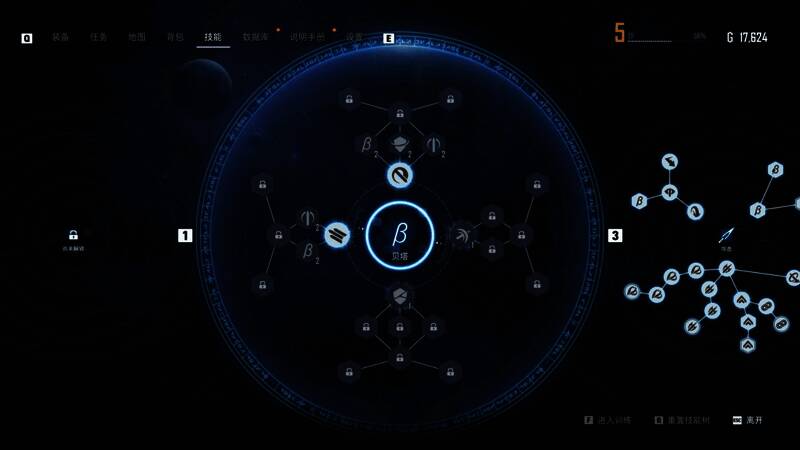Select the dim slash skill right of Beta

[461, 236]
